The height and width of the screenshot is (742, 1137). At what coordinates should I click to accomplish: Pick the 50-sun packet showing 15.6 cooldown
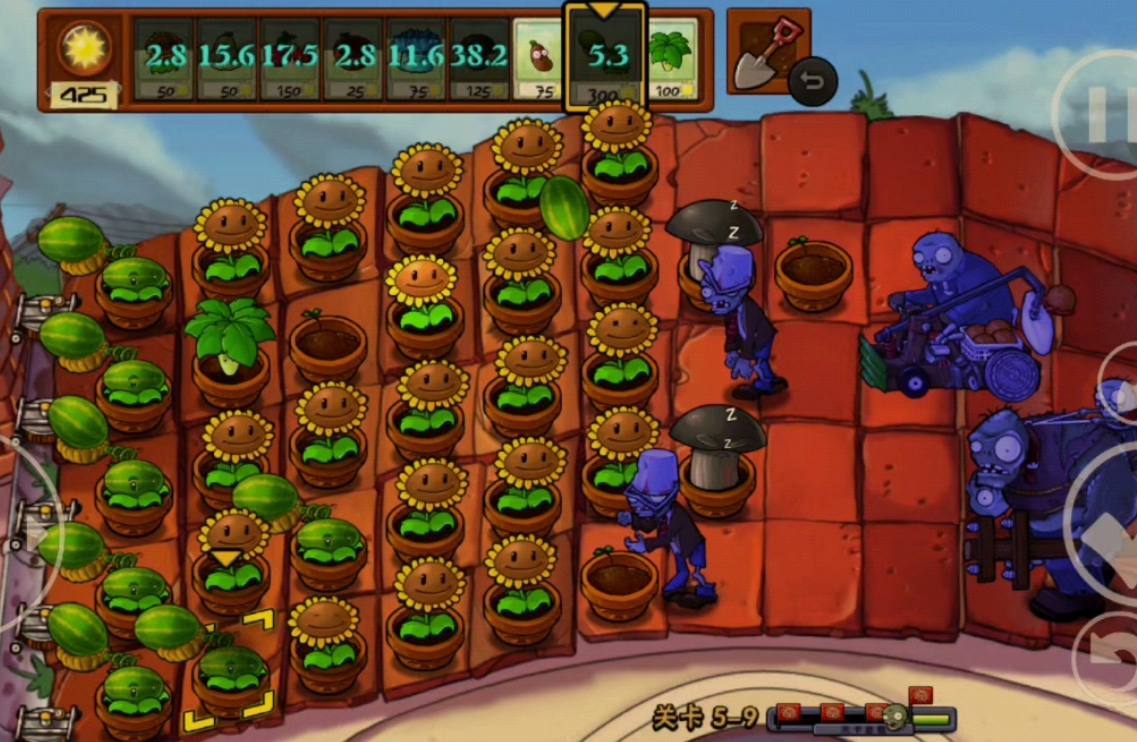pos(227,58)
